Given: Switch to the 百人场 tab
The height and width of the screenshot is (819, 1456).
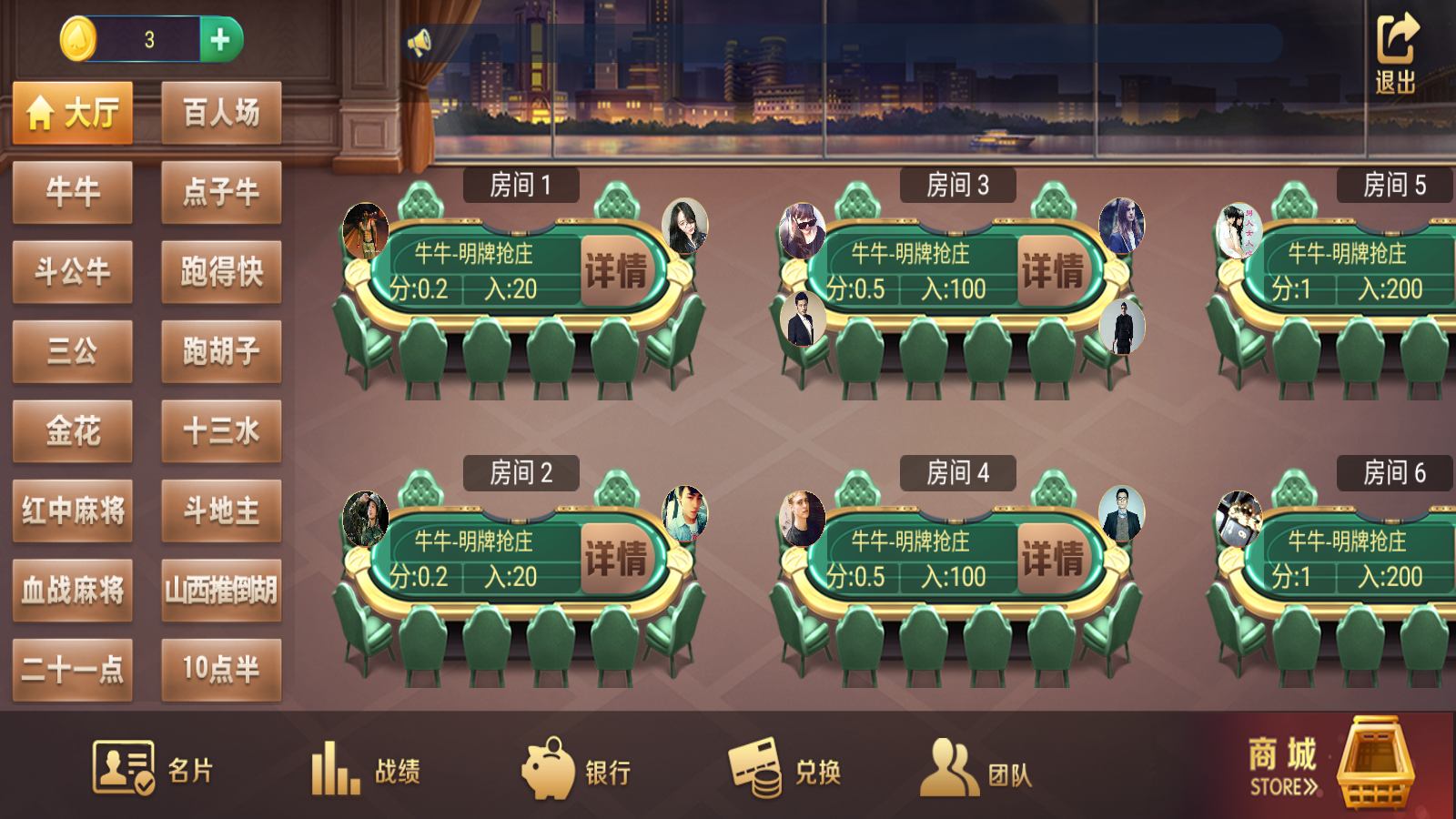Looking at the screenshot, I should point(220,111).
